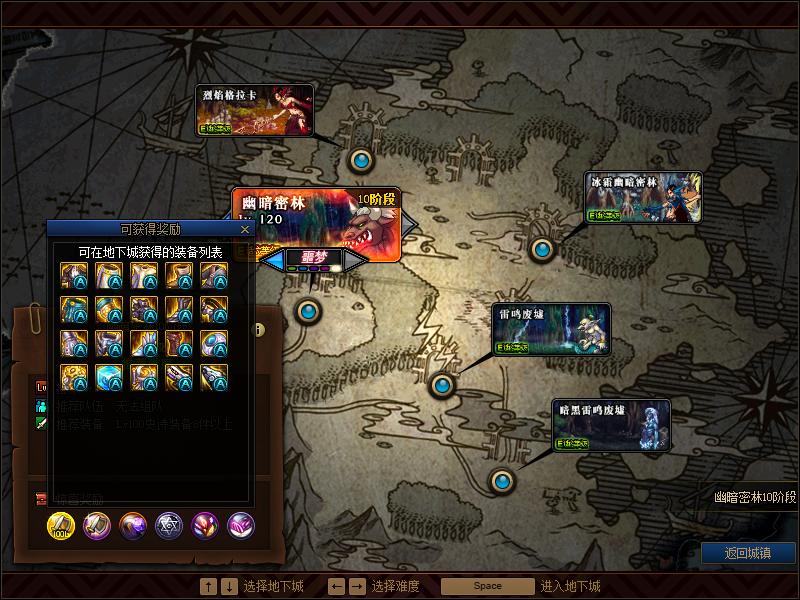
Task: Select the 雷鸣废墟 dungeon card
Action: pyautogui.click(x=551, y=329)
